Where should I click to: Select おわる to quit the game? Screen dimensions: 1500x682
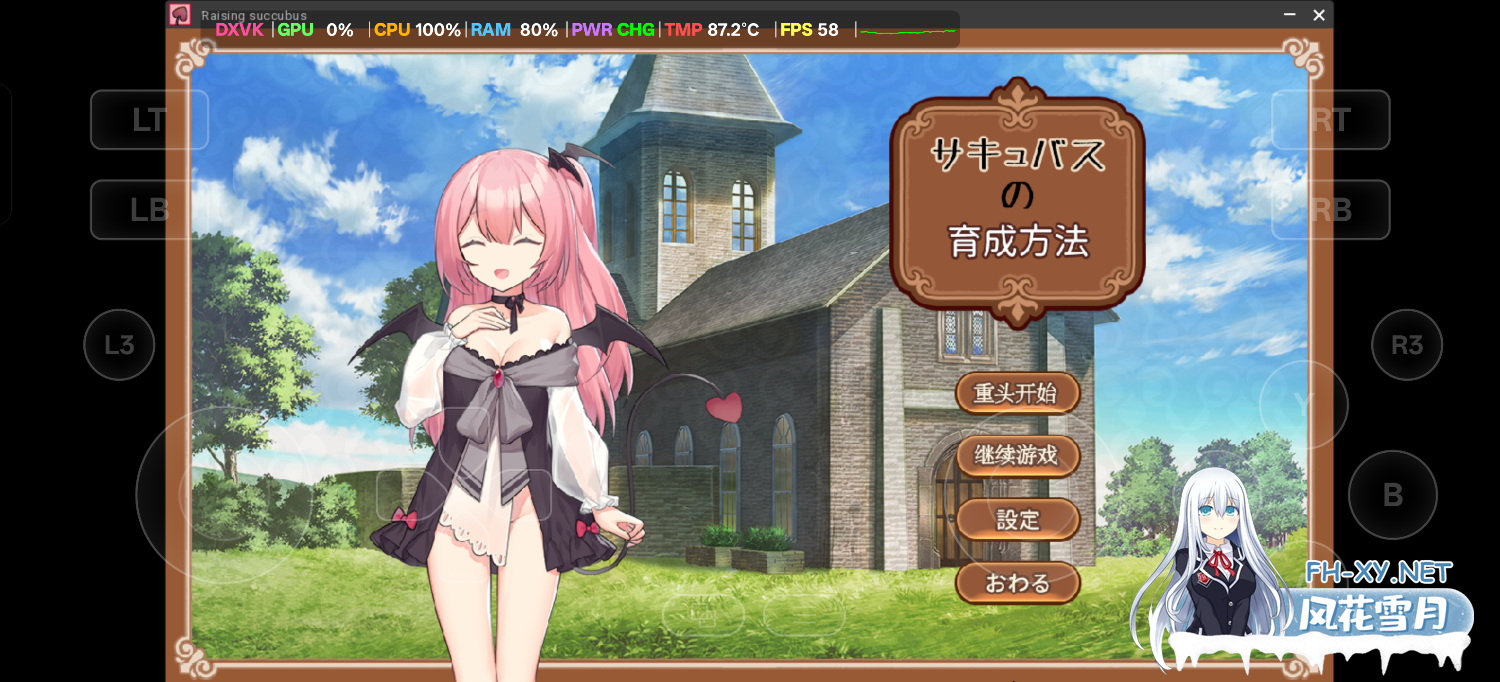1017,583
